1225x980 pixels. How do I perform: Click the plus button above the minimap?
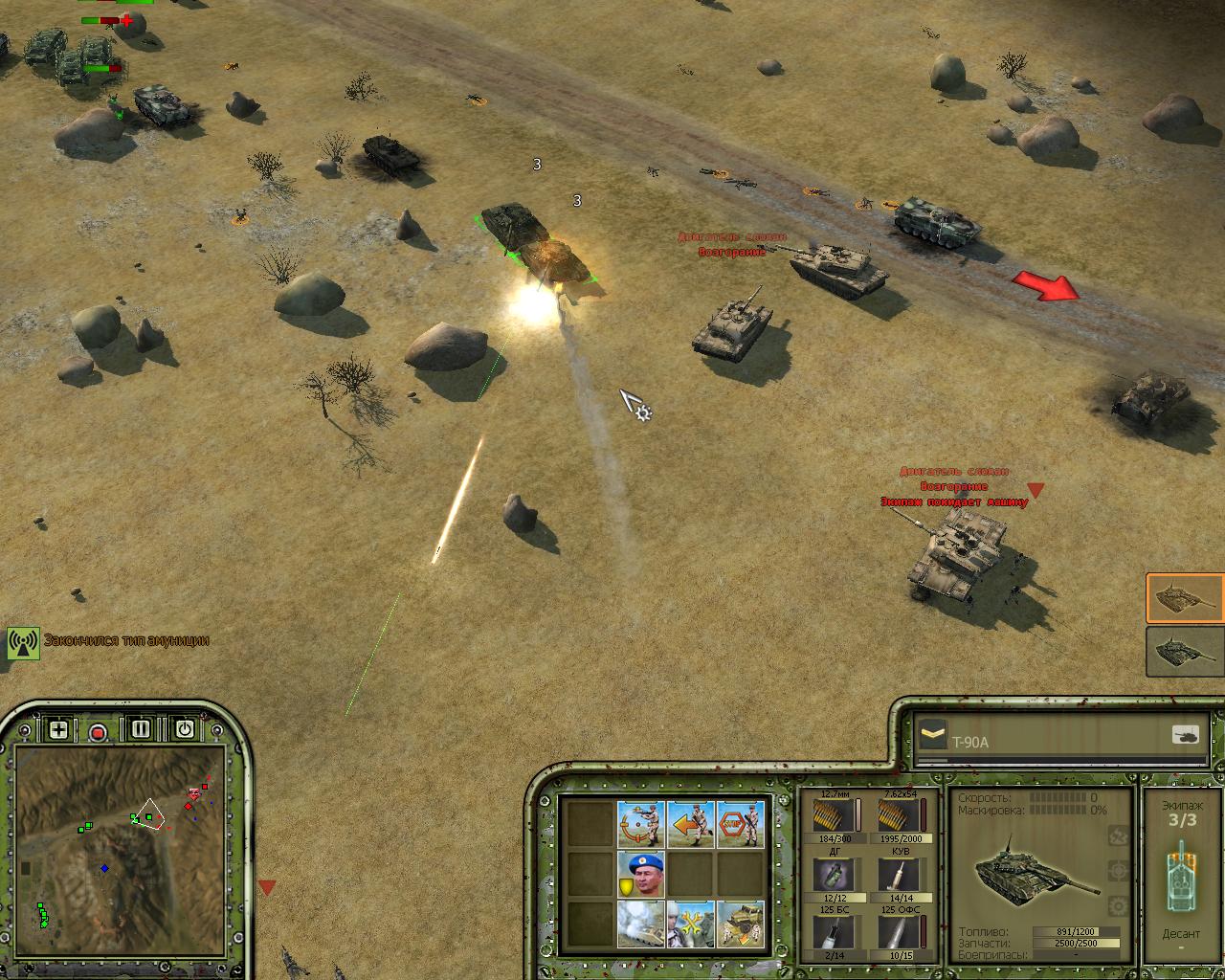(x=58, y=730)
